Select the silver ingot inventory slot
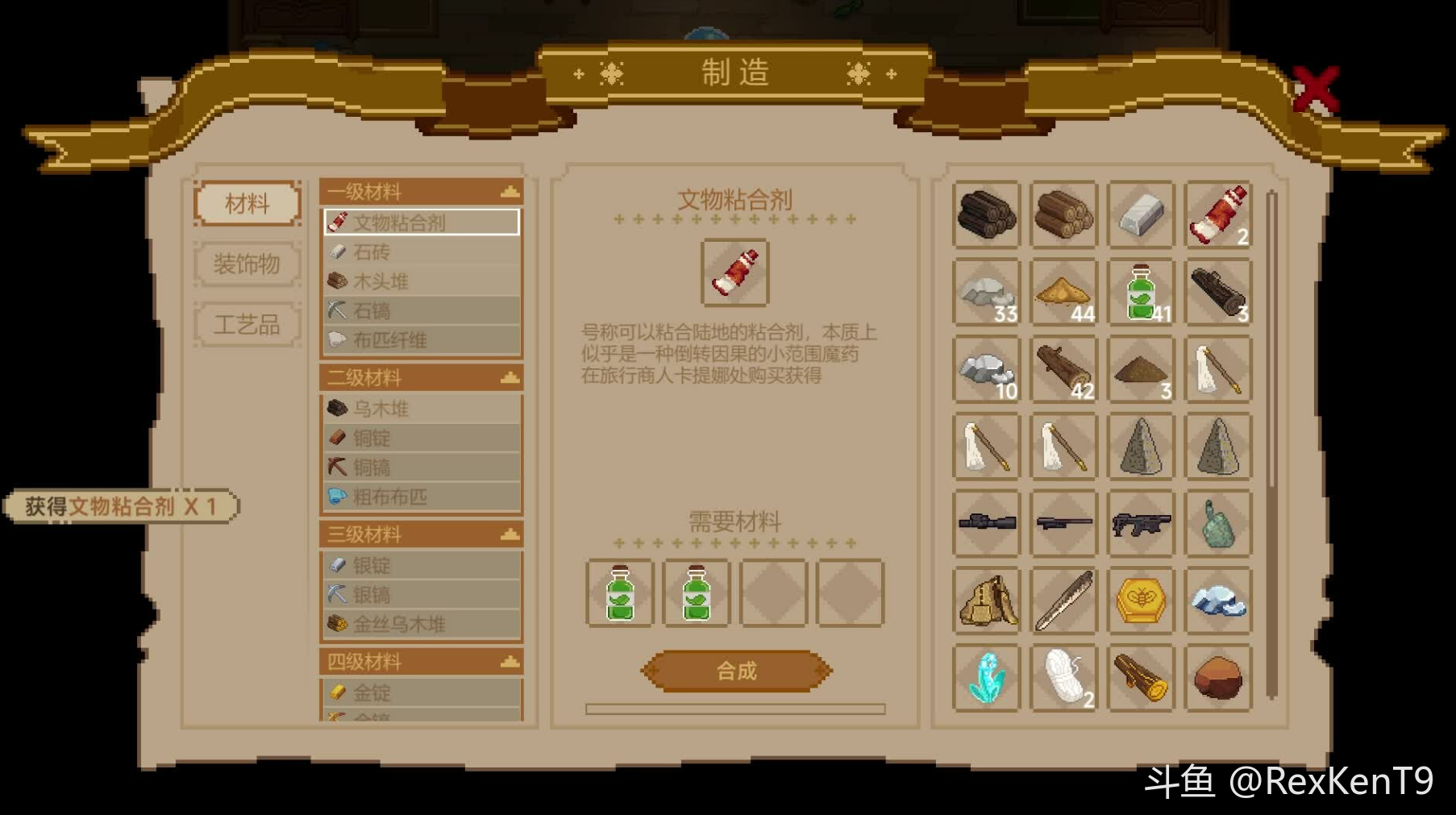The width and height of the screenshot is (1456, 815). tap(1141, 215)
